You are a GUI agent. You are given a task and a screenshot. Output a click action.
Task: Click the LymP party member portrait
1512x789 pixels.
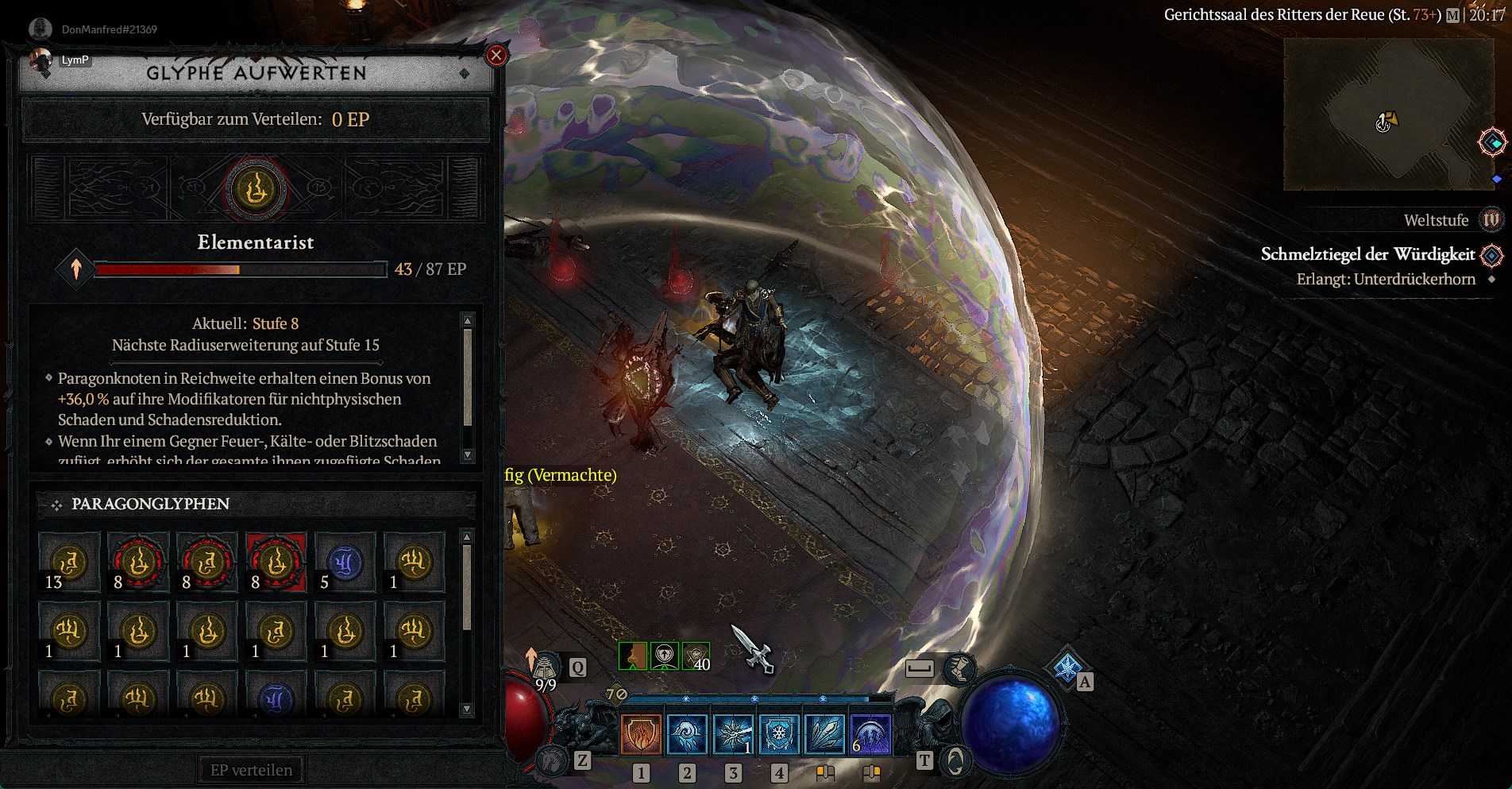[41, 60]
